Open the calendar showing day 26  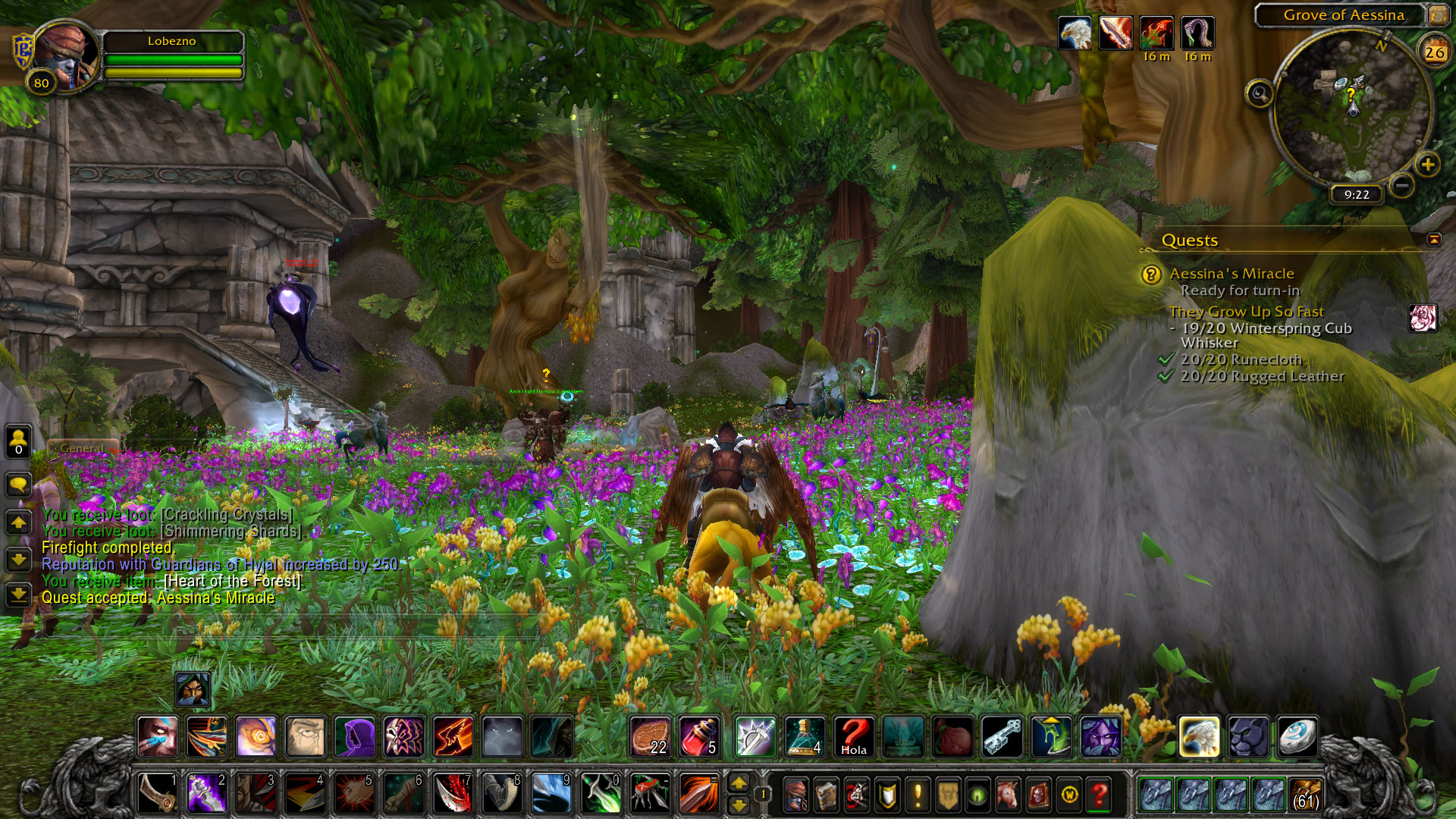point(1434,52)
